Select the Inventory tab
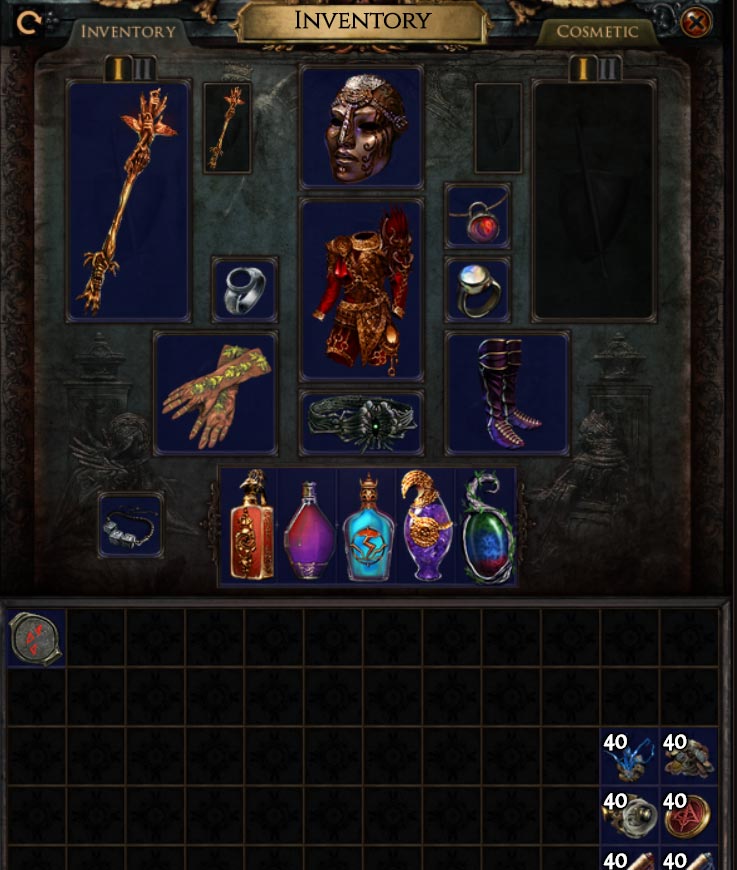 [x=127, y=31]
